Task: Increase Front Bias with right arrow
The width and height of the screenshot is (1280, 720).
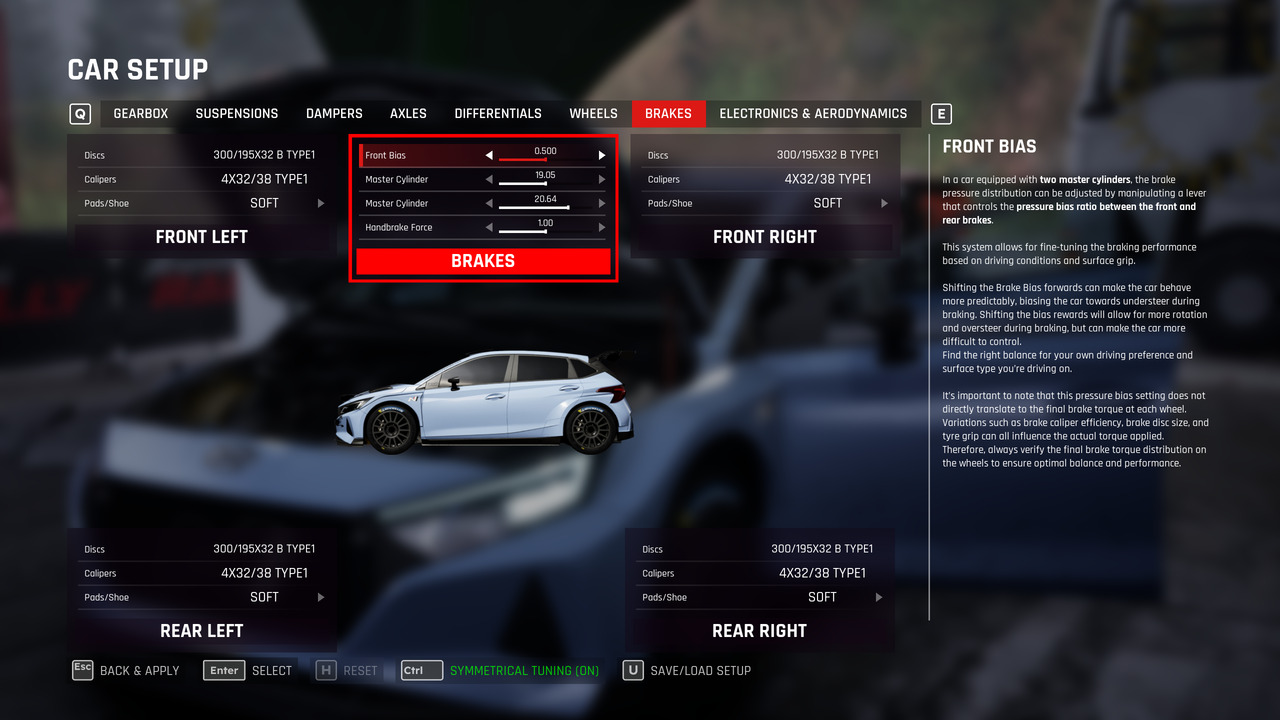Action: click(x=602, y=155)
